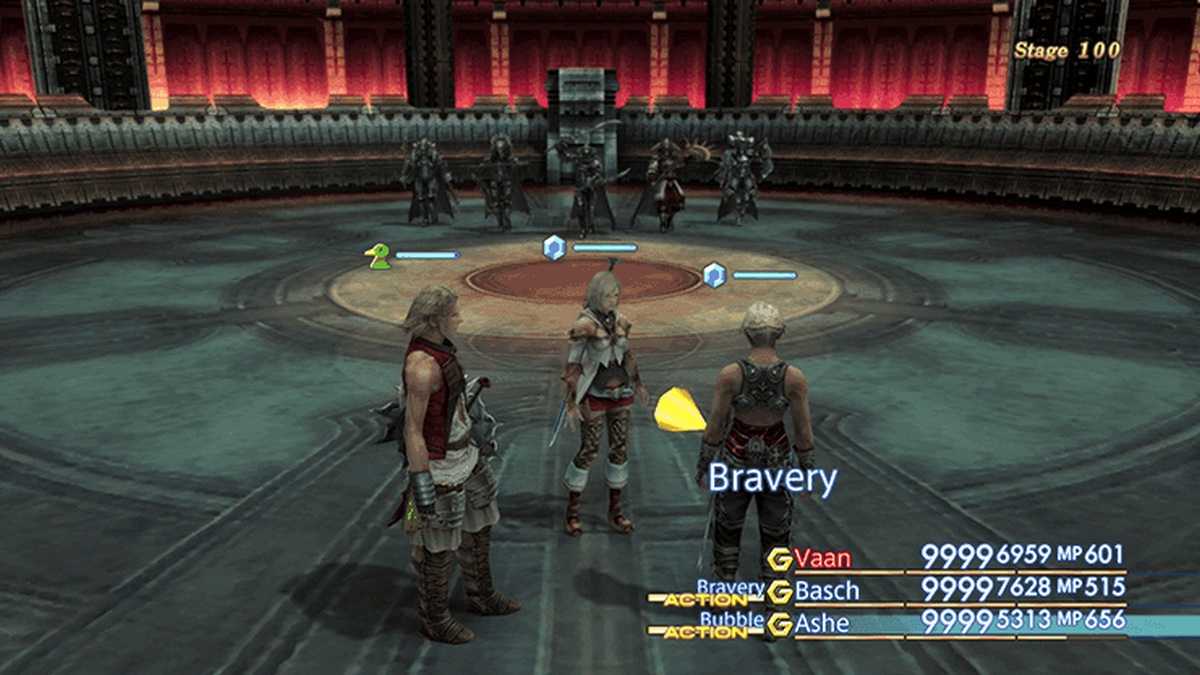Select Basch's party status row
Screen dimensions: 1200x675
826,590
